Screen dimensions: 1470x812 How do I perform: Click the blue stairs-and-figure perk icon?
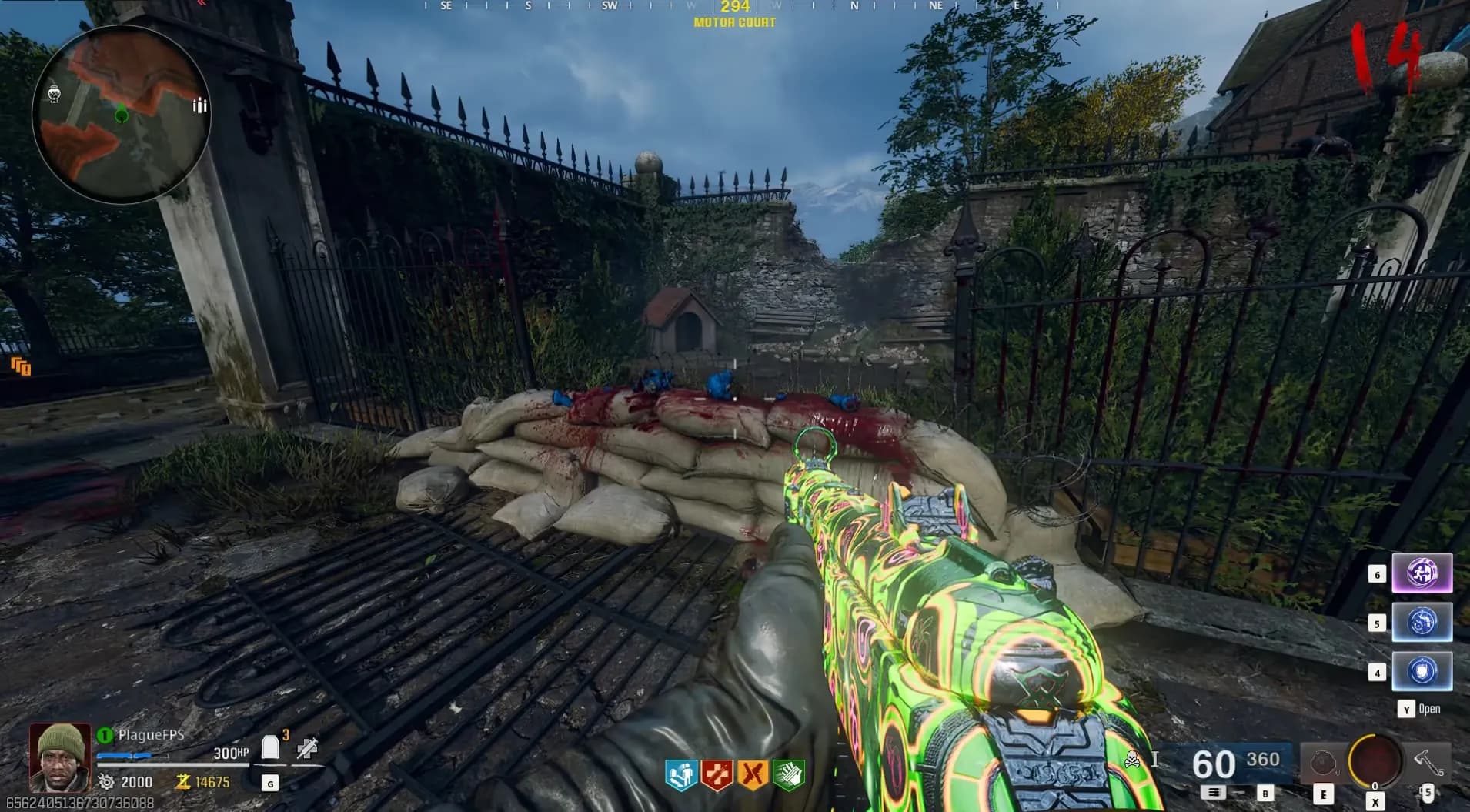pos(680,774)
